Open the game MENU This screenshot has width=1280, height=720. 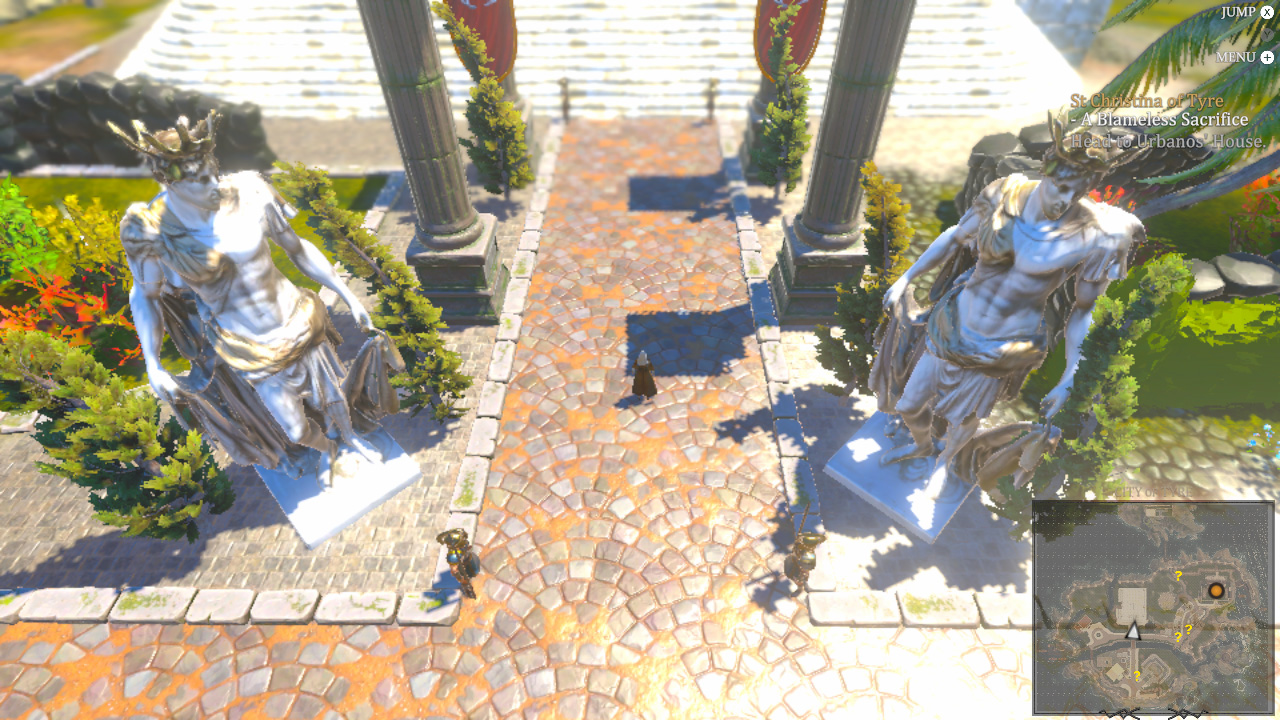1236,56
